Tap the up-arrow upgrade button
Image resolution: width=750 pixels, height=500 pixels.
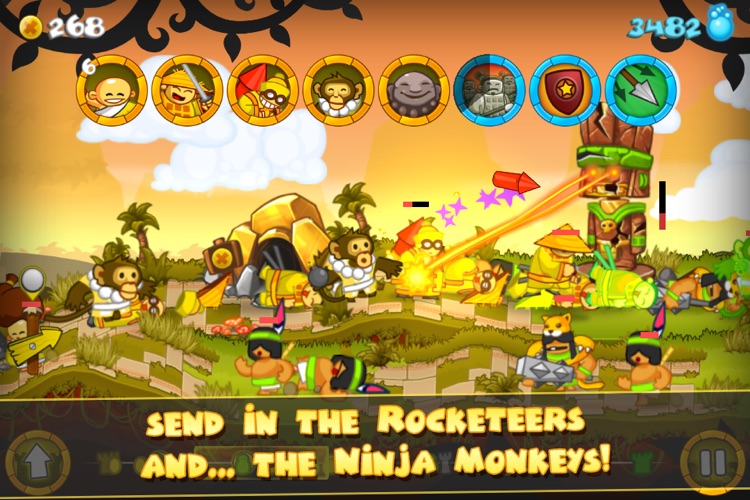point(37,464)
